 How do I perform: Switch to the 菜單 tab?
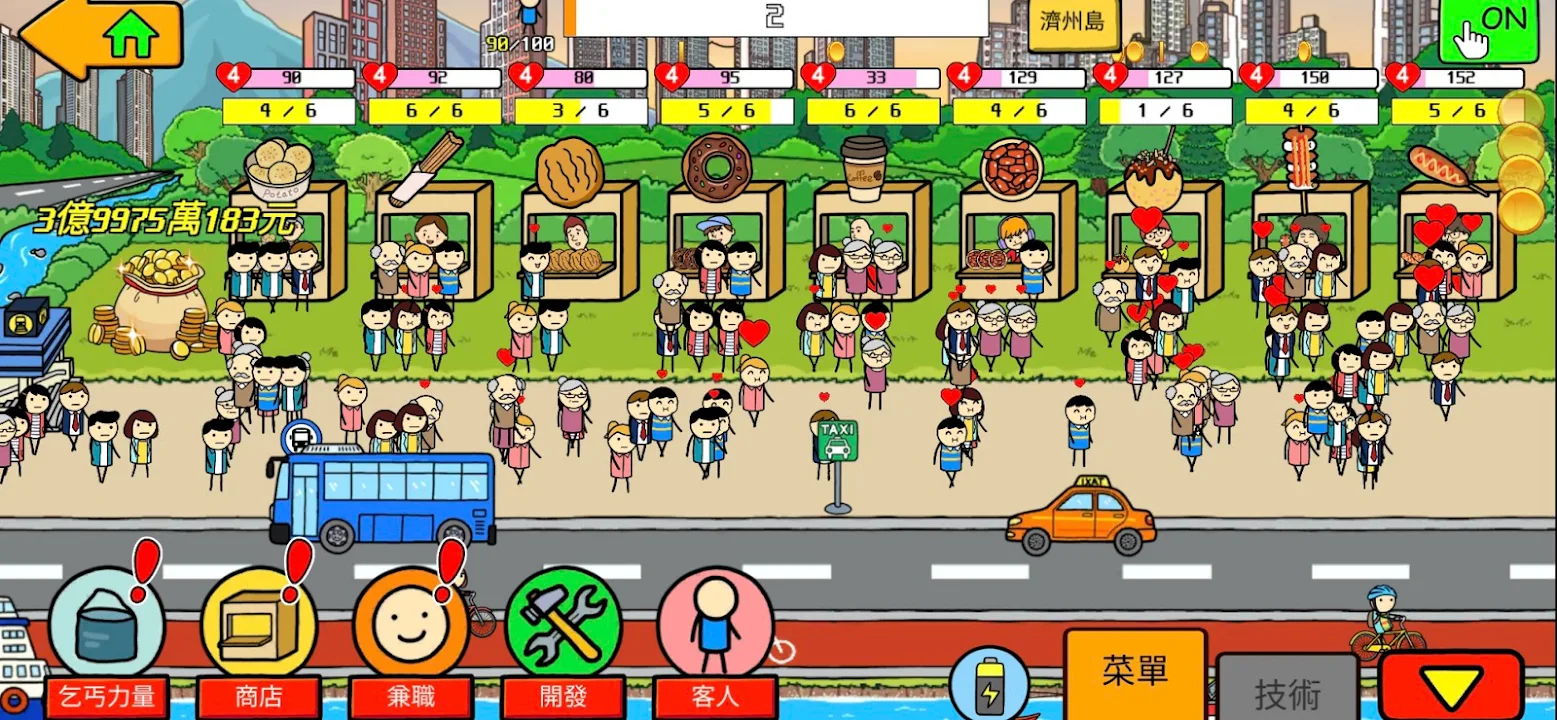coord(1135,671)
